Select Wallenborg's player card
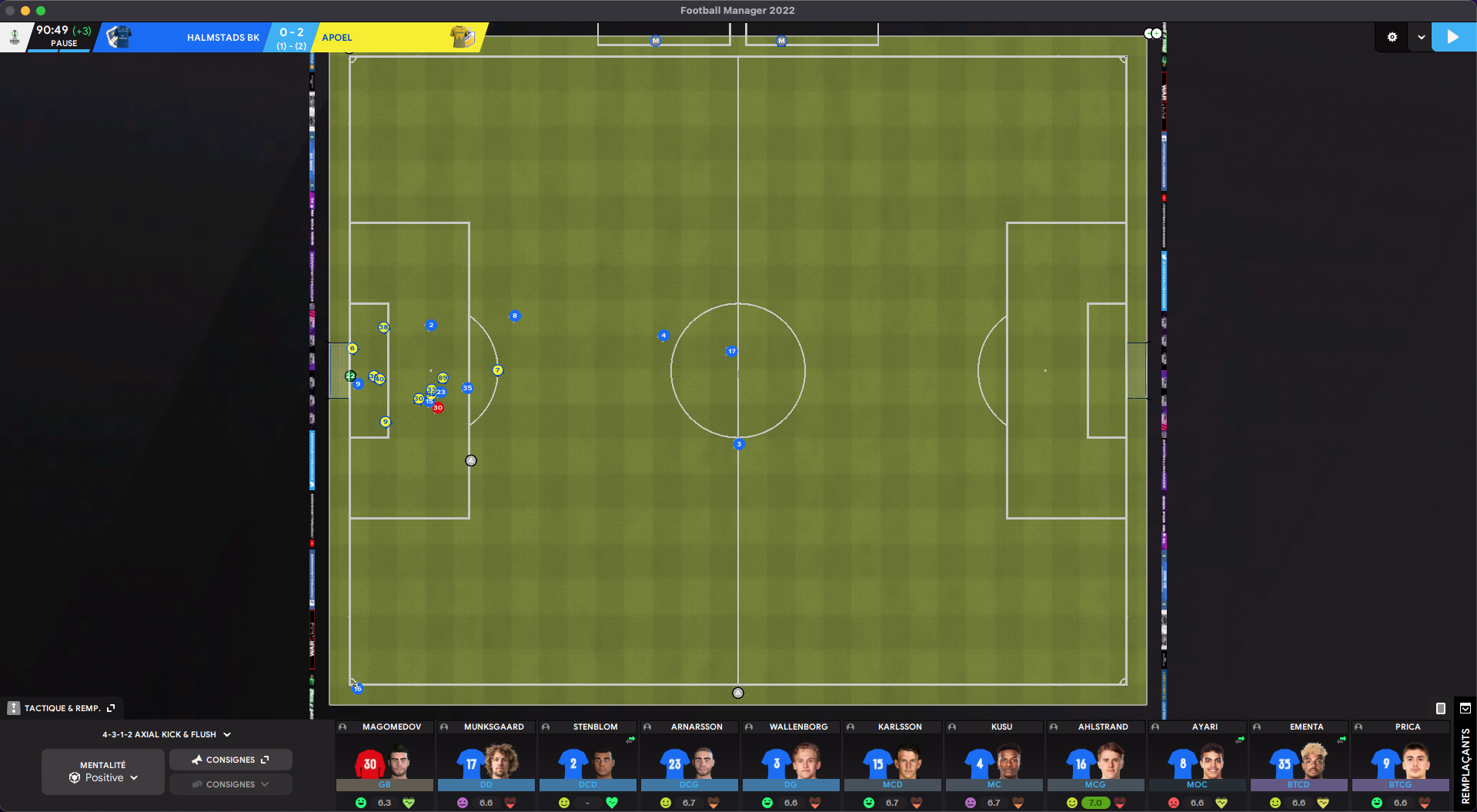The image size is (1477, 812). 791,761
